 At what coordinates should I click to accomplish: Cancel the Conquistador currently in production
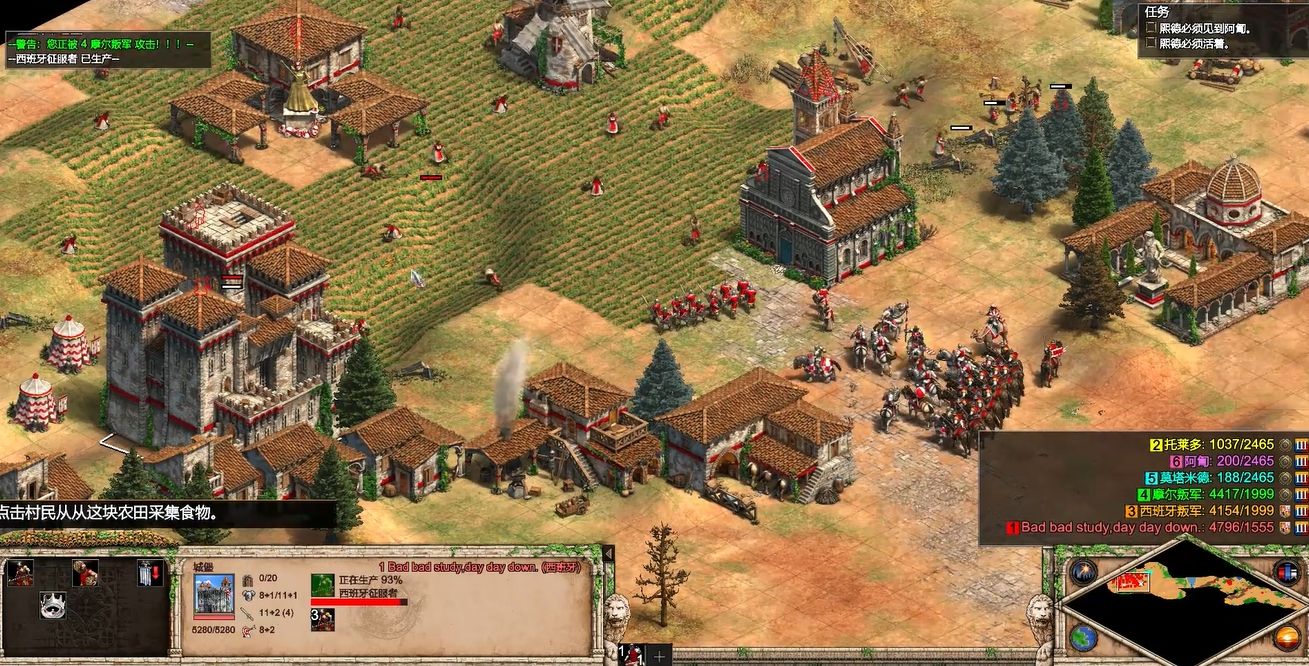click(x=322, y=585)
